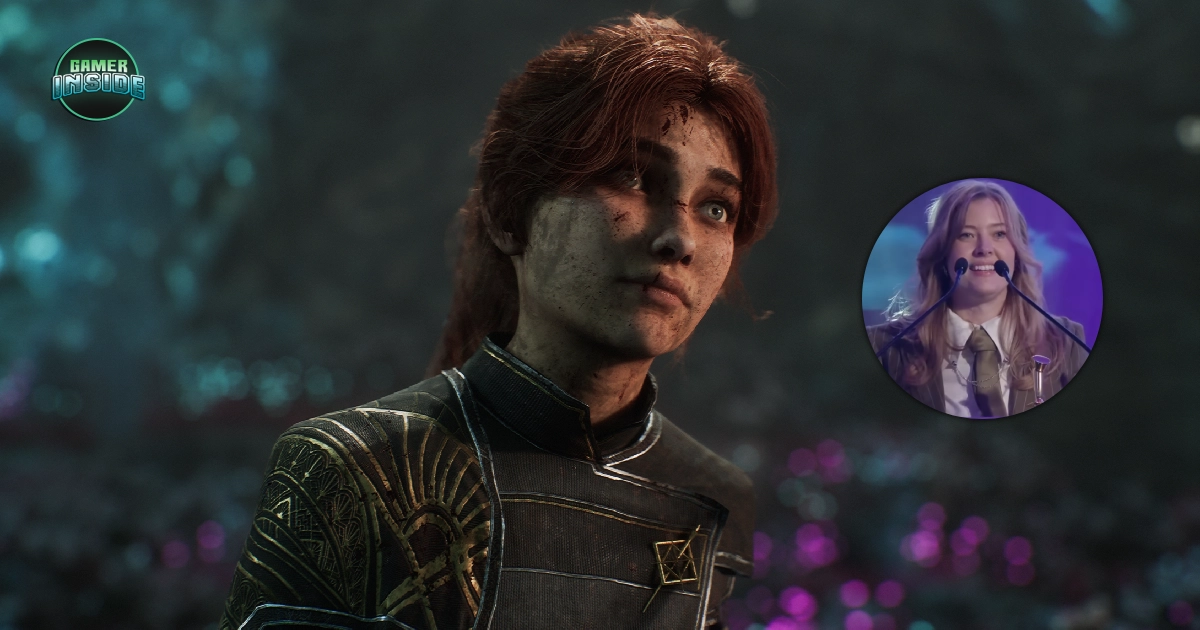Click the Gamer Inside logo badge

[x=98, y=80]
